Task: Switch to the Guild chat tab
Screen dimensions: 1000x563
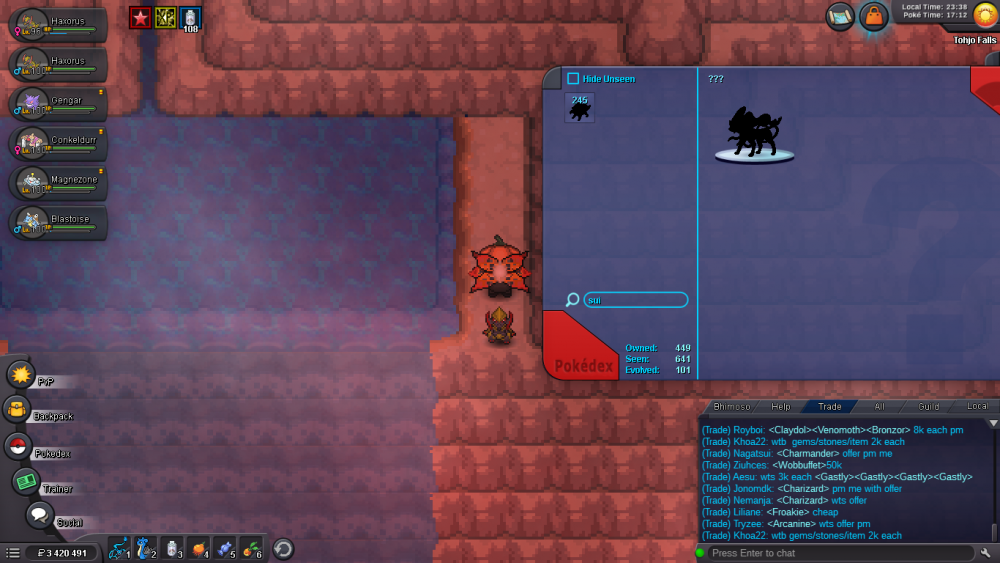Action: click(929, 407)
